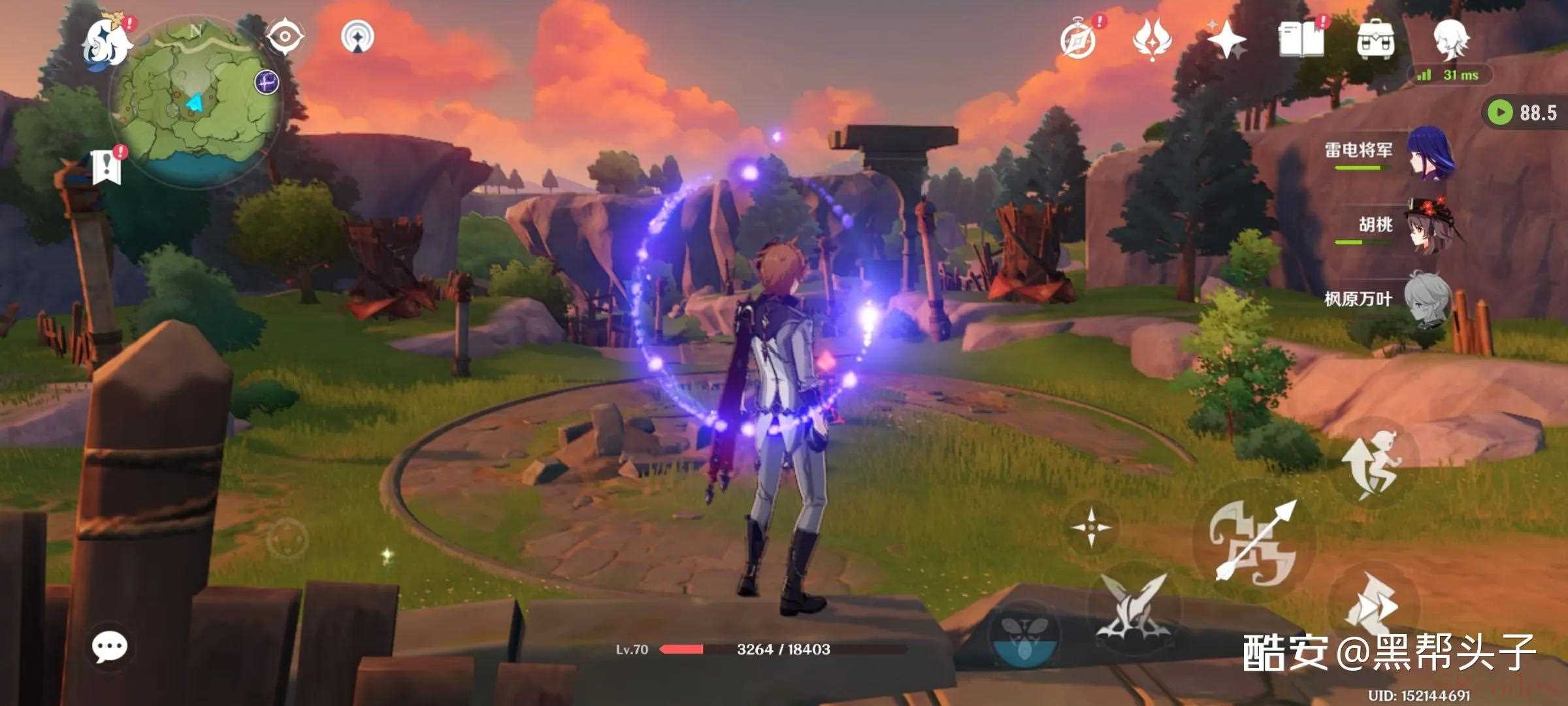The height and width of the screenshot is (706, 1568).
Task: Activate the crossed blades elemental skill
Action: pos(1133,609)
